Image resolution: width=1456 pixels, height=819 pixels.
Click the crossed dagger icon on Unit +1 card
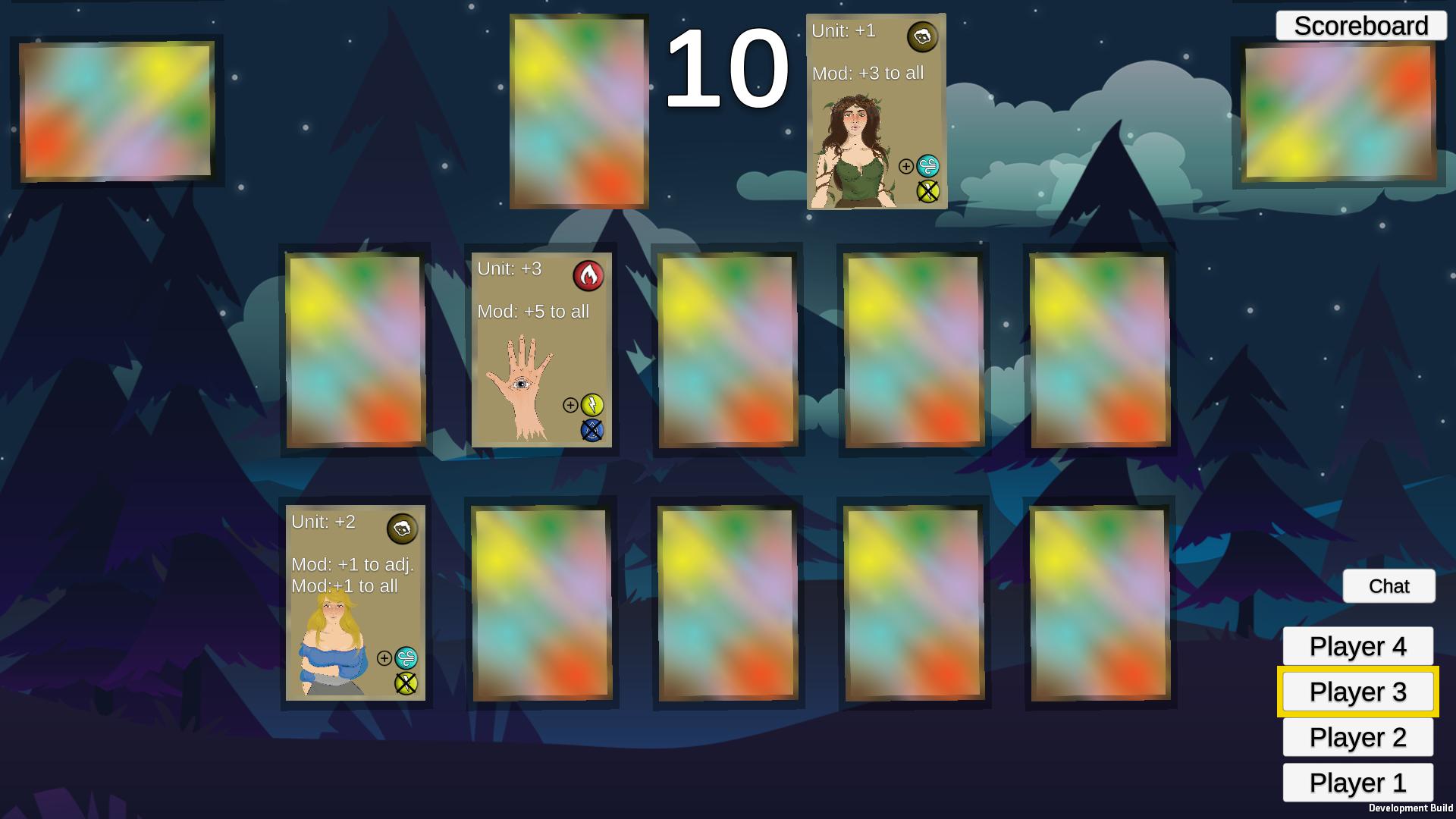pyautogui.click(x=928, y=192)
